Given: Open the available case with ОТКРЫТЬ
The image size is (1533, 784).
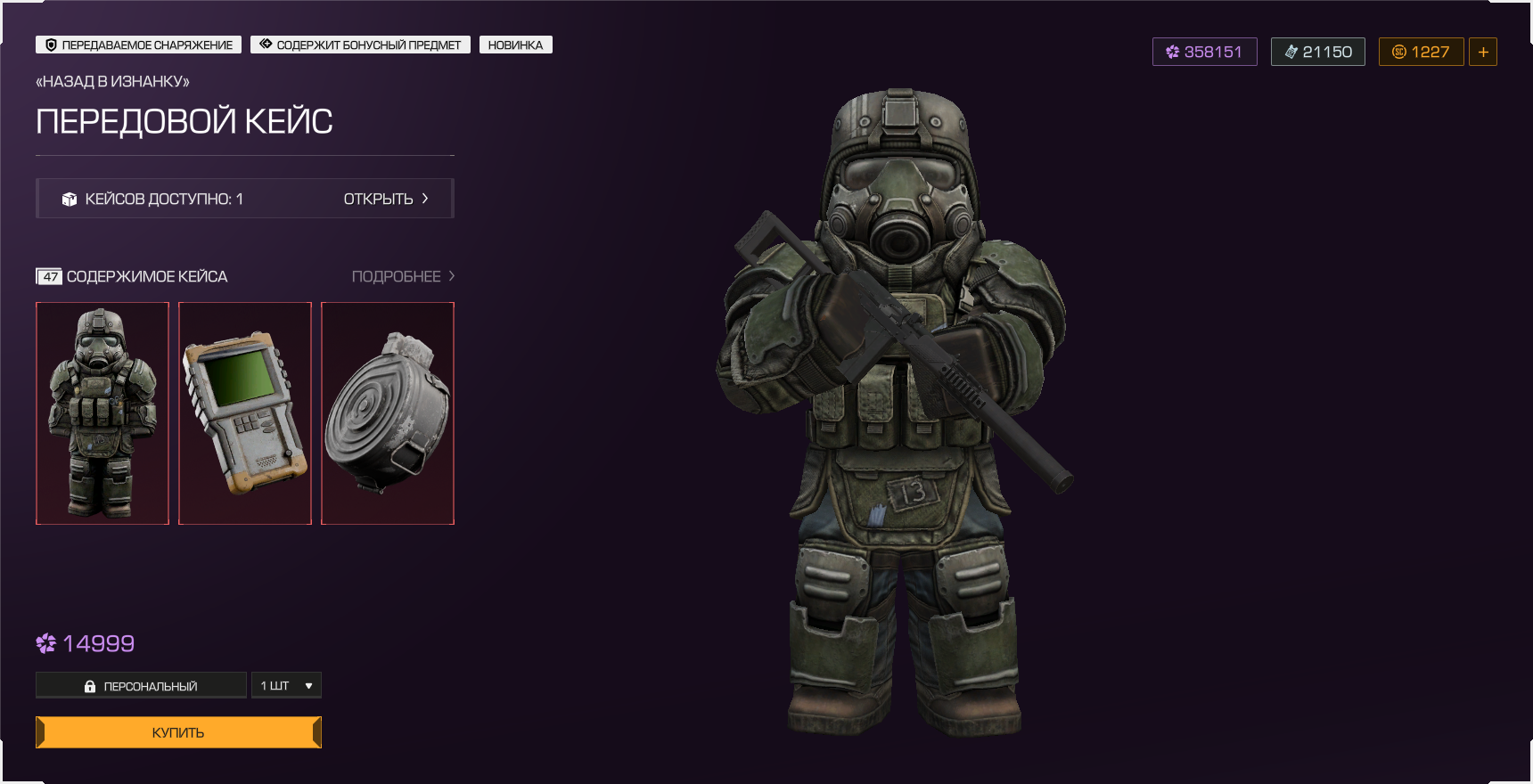Looking at the screenshot, I should pyautogui.click(x=385, y=199).
